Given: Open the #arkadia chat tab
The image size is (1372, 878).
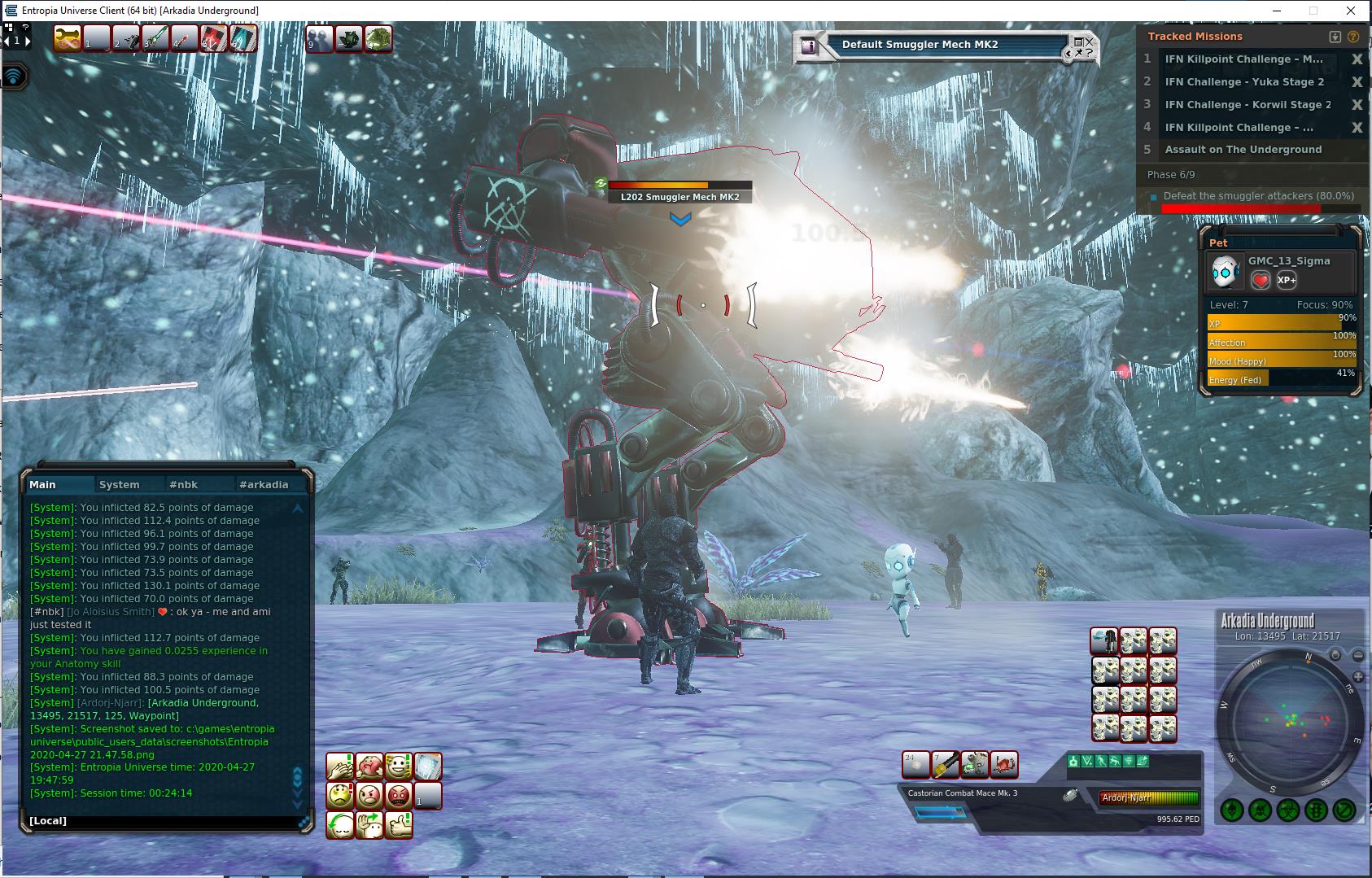Looking at the screenshot, I should 263,484.
